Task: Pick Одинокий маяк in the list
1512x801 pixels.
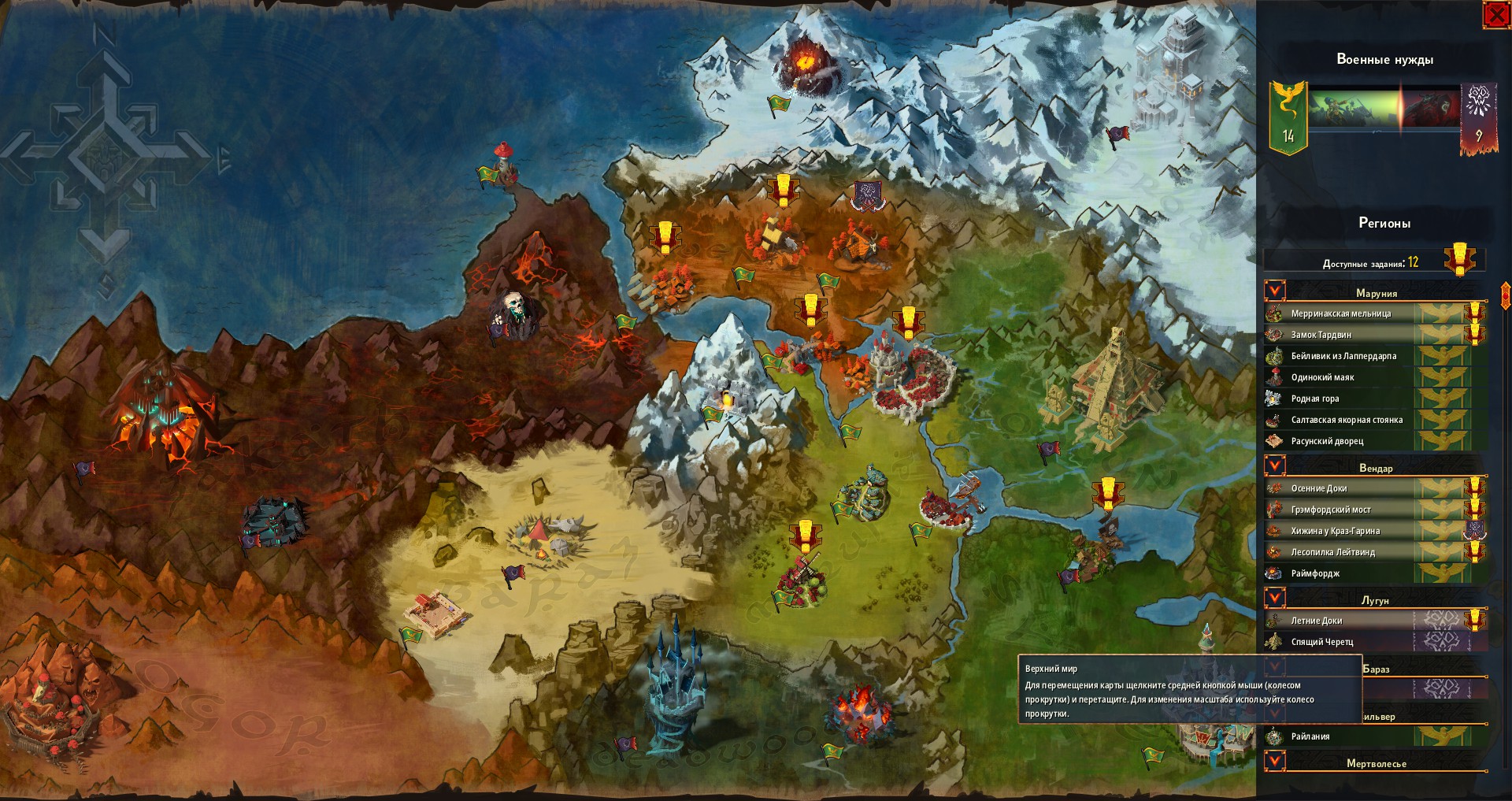Action: coord(1322,377)
